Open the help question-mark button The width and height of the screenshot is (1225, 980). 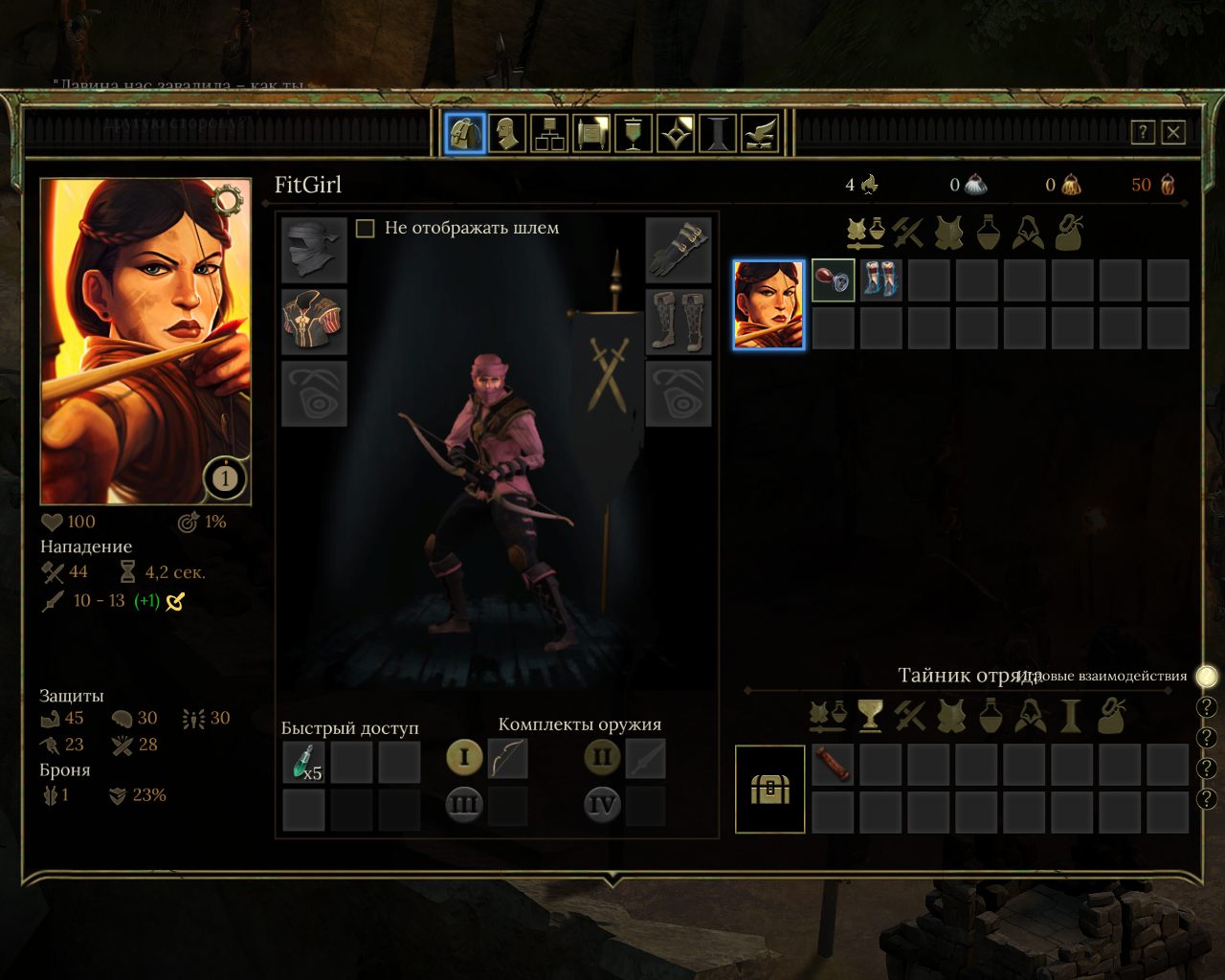(1143, 132)
